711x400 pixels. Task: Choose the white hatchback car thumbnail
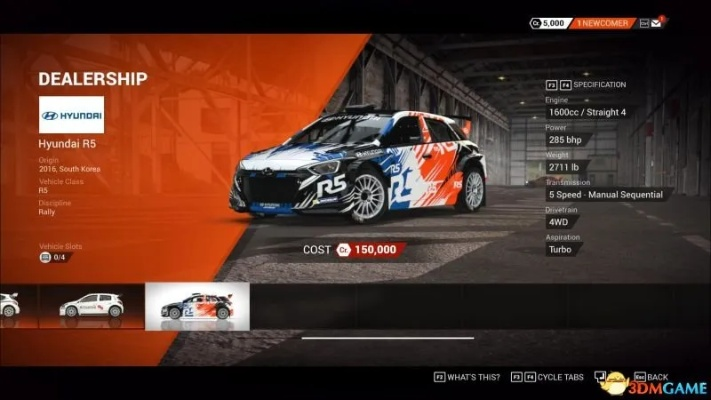click(91, 306)
